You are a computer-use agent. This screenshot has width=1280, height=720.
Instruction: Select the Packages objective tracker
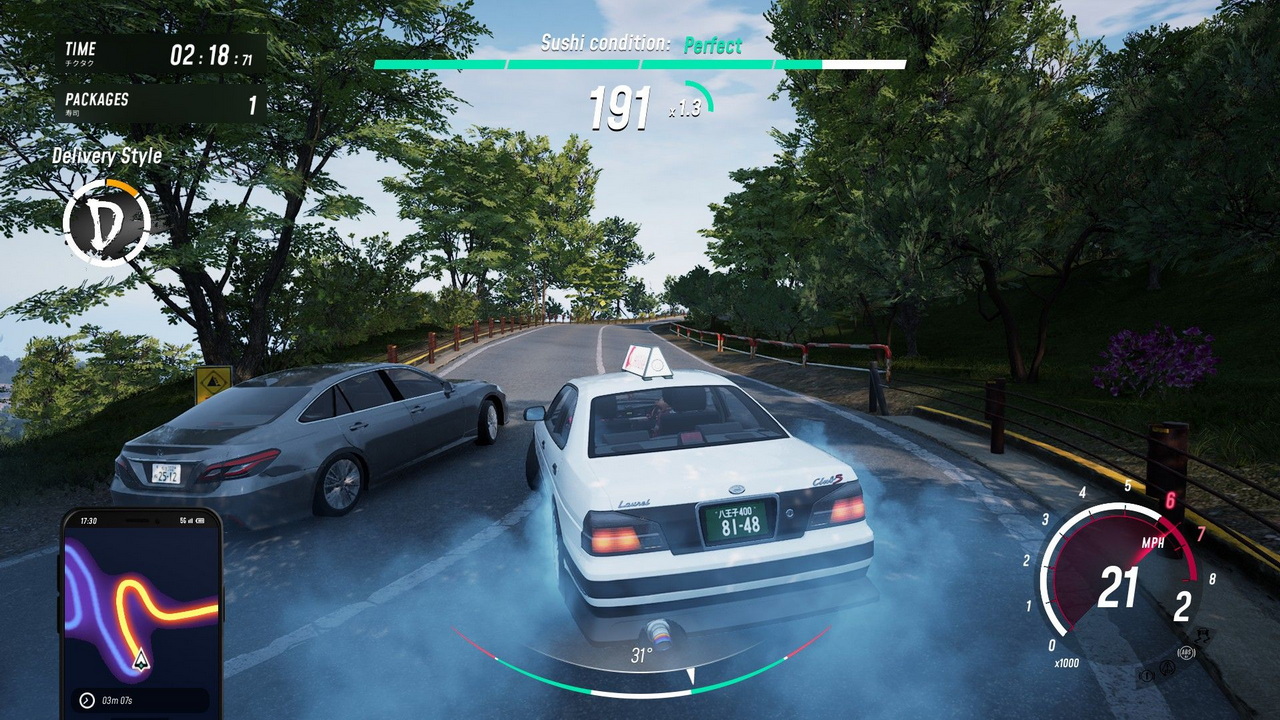coord(161,104)
